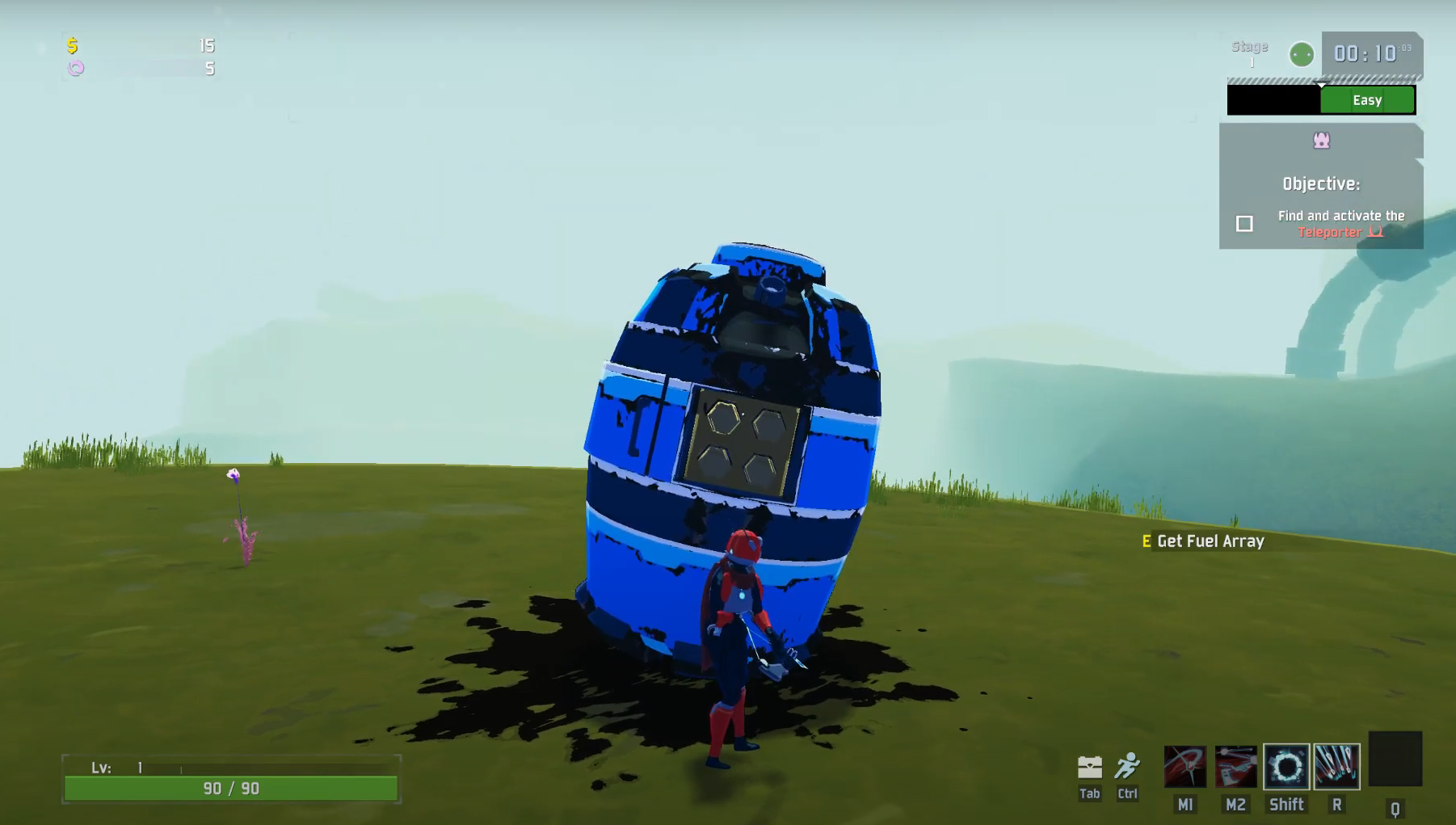
Task: Click the lunar coin icon below the money counter
Action: [75, 69]
